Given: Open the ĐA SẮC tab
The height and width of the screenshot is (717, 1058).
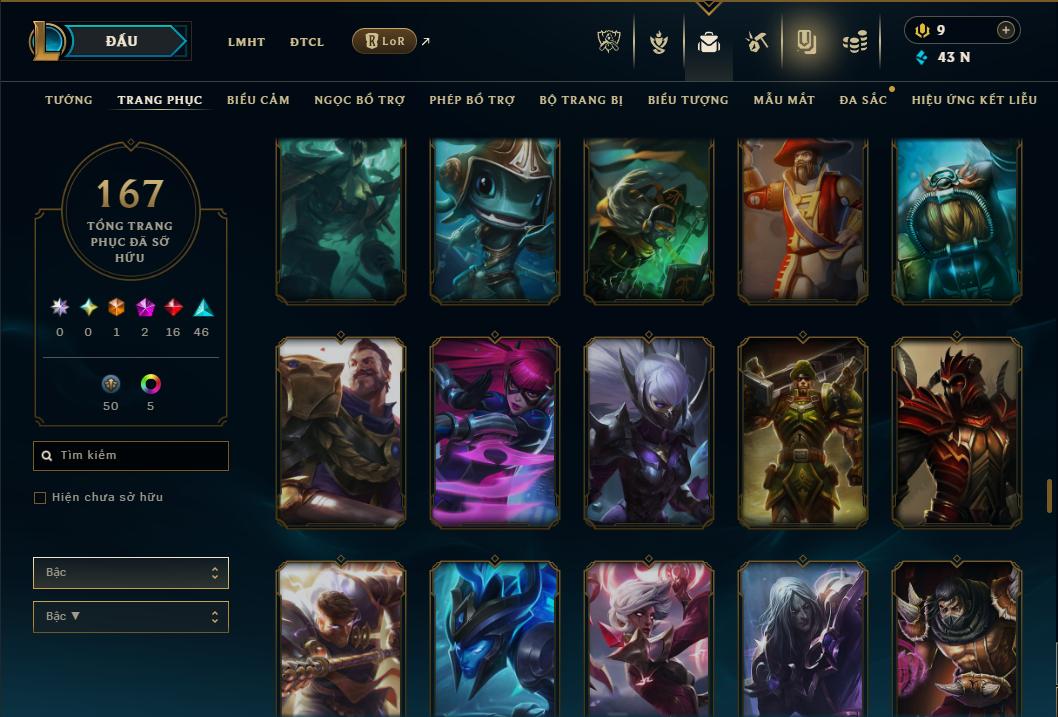Looking at the screenshot, I should [863, 100].
